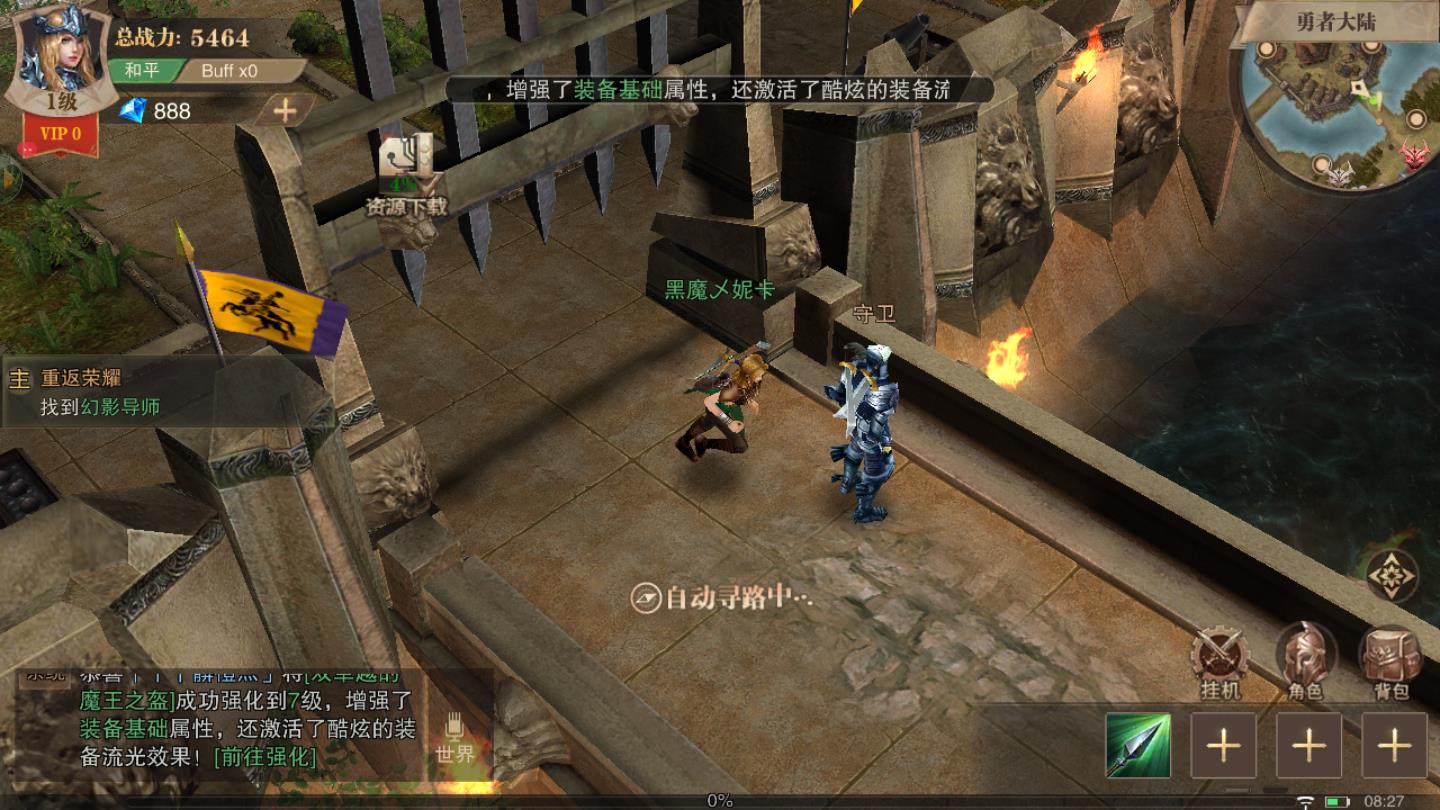Image resolution: width=1440 pixels, height=810 pixels.
Task: Add diamonds with the plus button
Action: coord(285,110)
